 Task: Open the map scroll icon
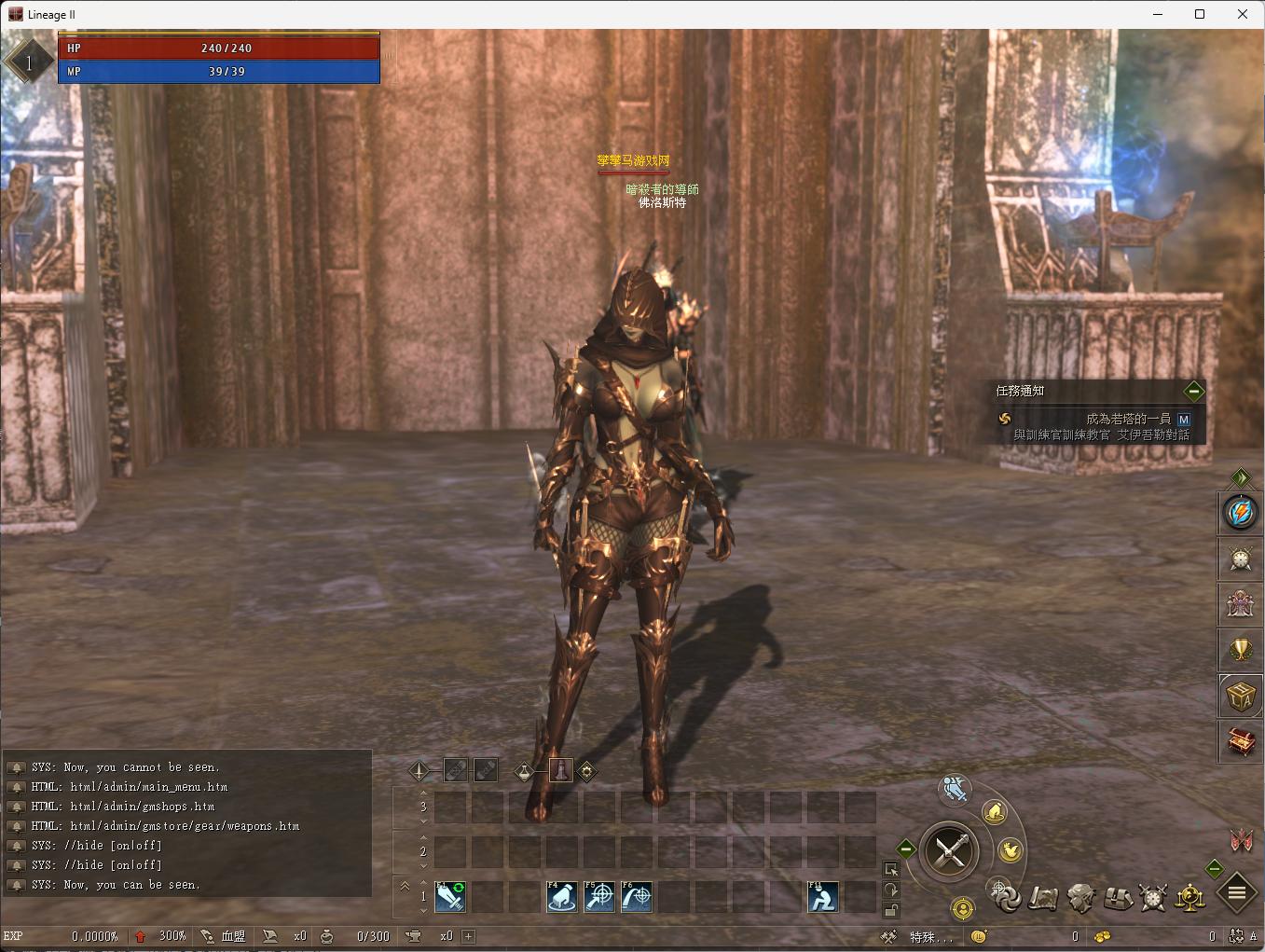[x=1043, y=898]
